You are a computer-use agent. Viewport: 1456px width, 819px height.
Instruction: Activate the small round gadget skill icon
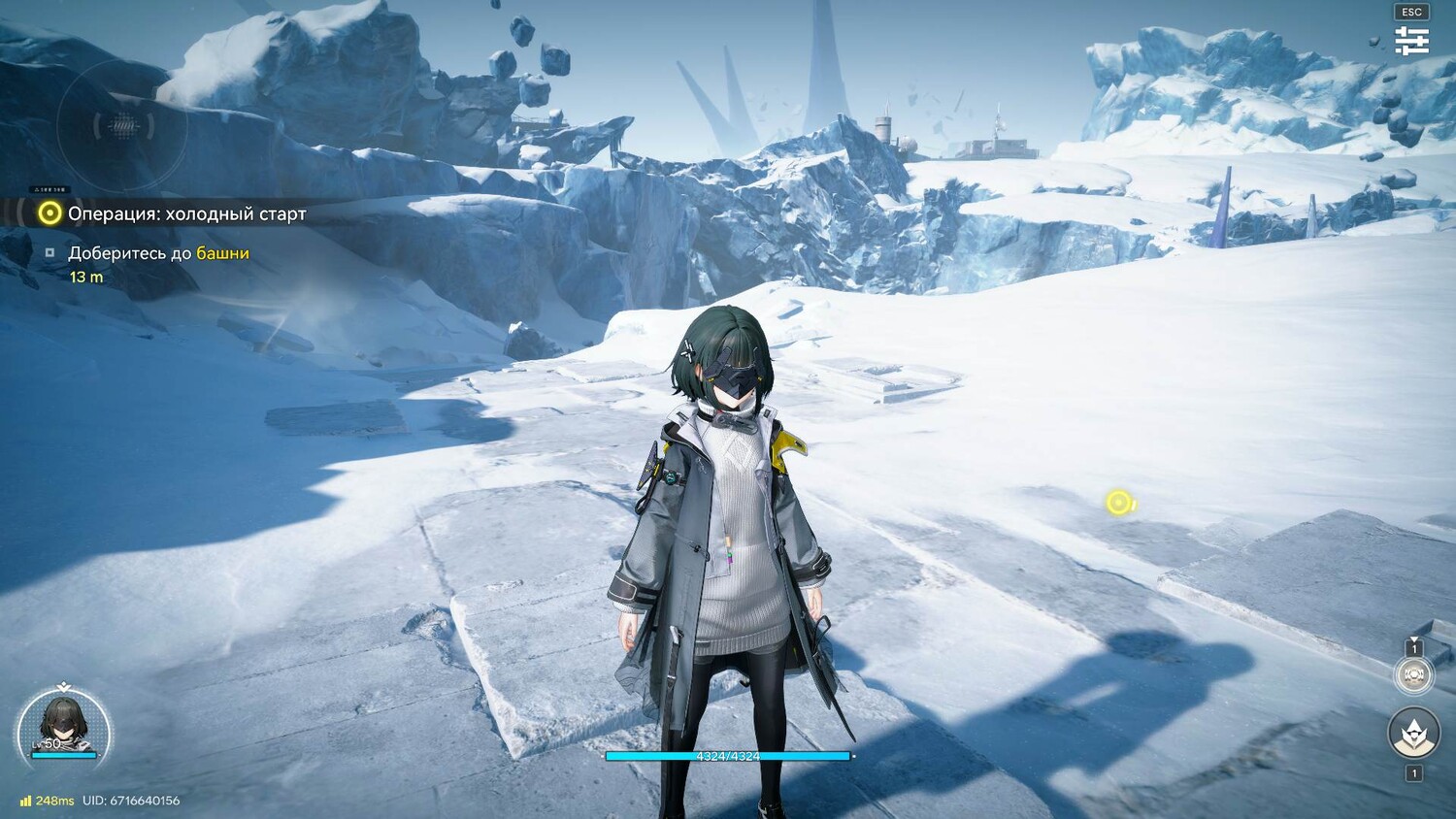(x=1413, y=674)
